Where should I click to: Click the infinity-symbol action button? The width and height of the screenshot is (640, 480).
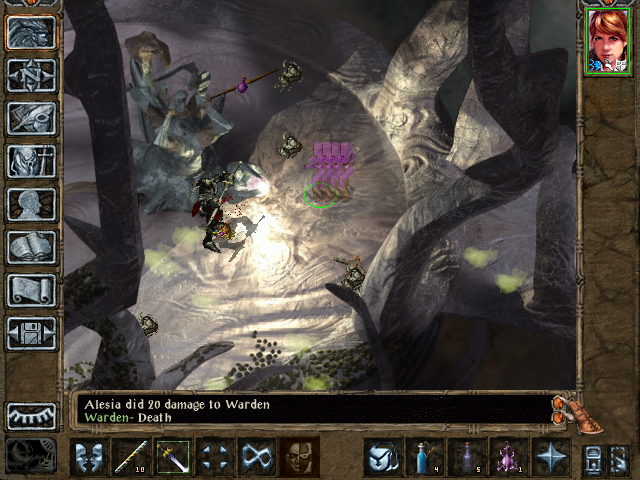pos(257,457)
